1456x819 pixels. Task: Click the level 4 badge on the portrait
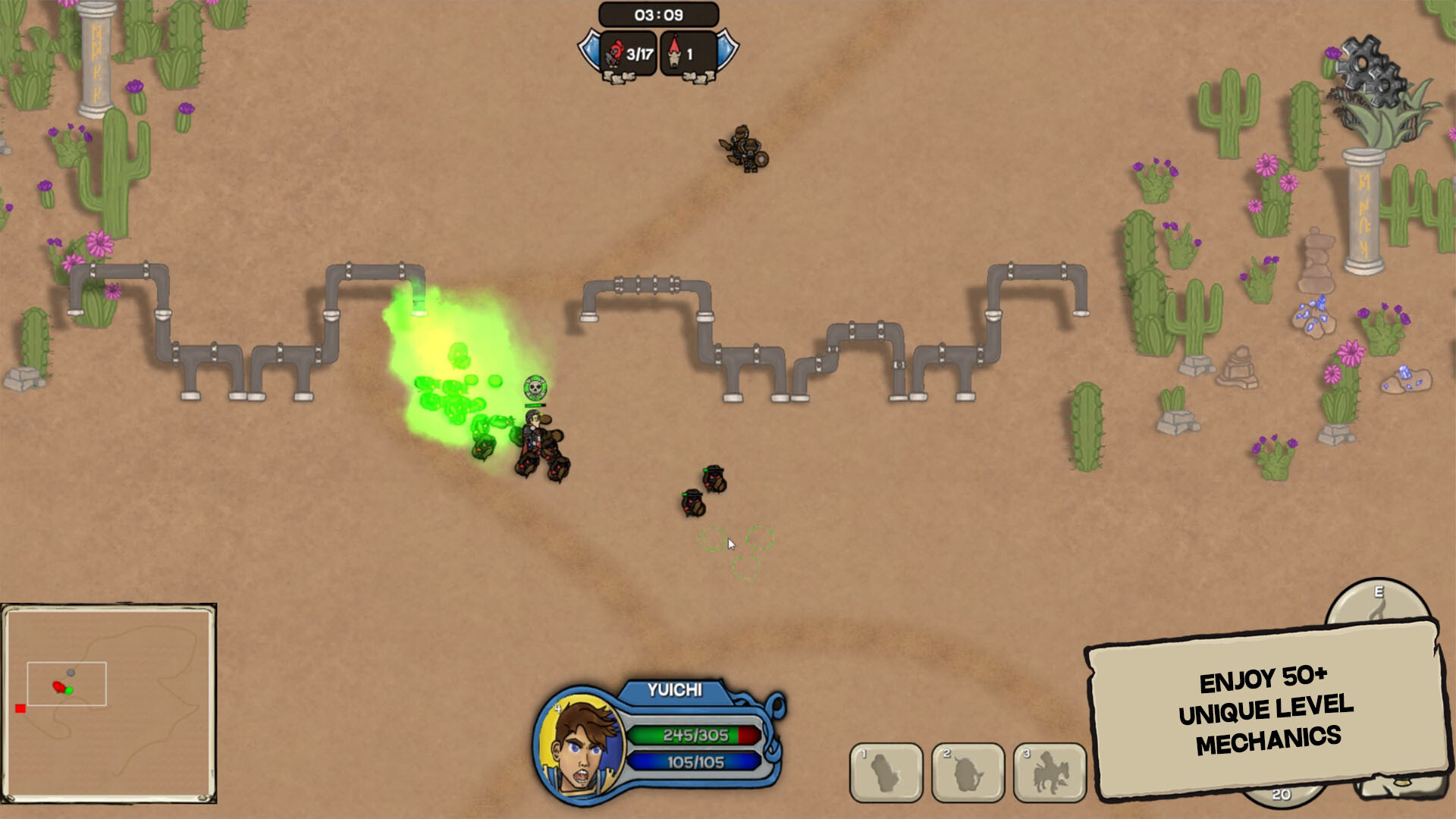point(559,708)
